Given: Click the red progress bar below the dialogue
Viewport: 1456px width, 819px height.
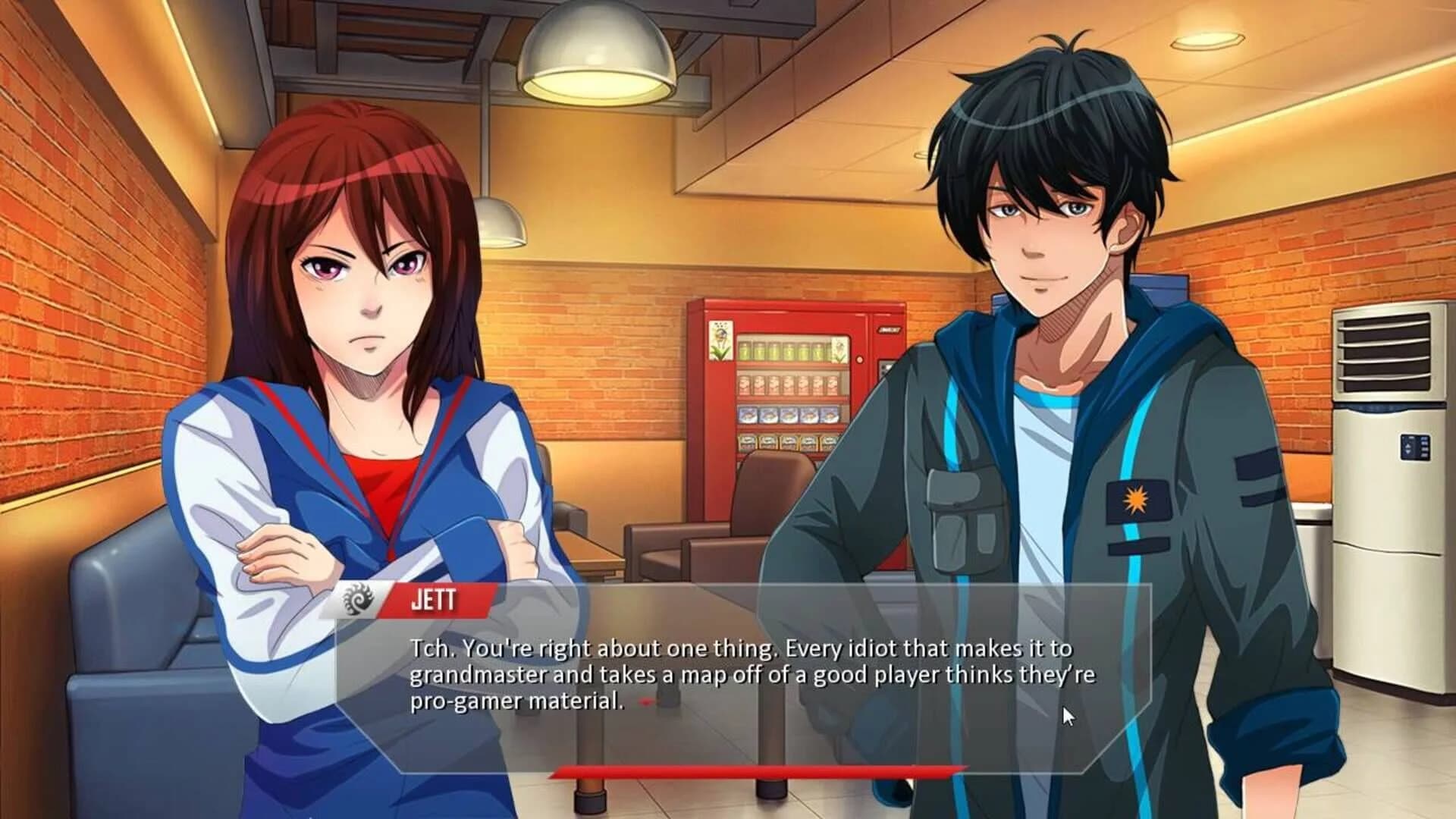Looking at the screenshot, I should pos(755,770).
